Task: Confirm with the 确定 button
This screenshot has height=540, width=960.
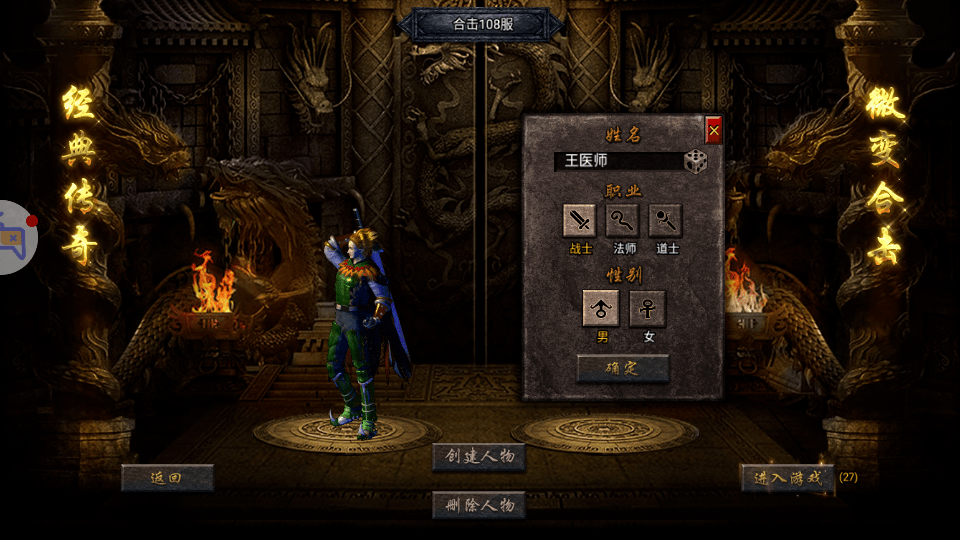Action: coord(623,368)
